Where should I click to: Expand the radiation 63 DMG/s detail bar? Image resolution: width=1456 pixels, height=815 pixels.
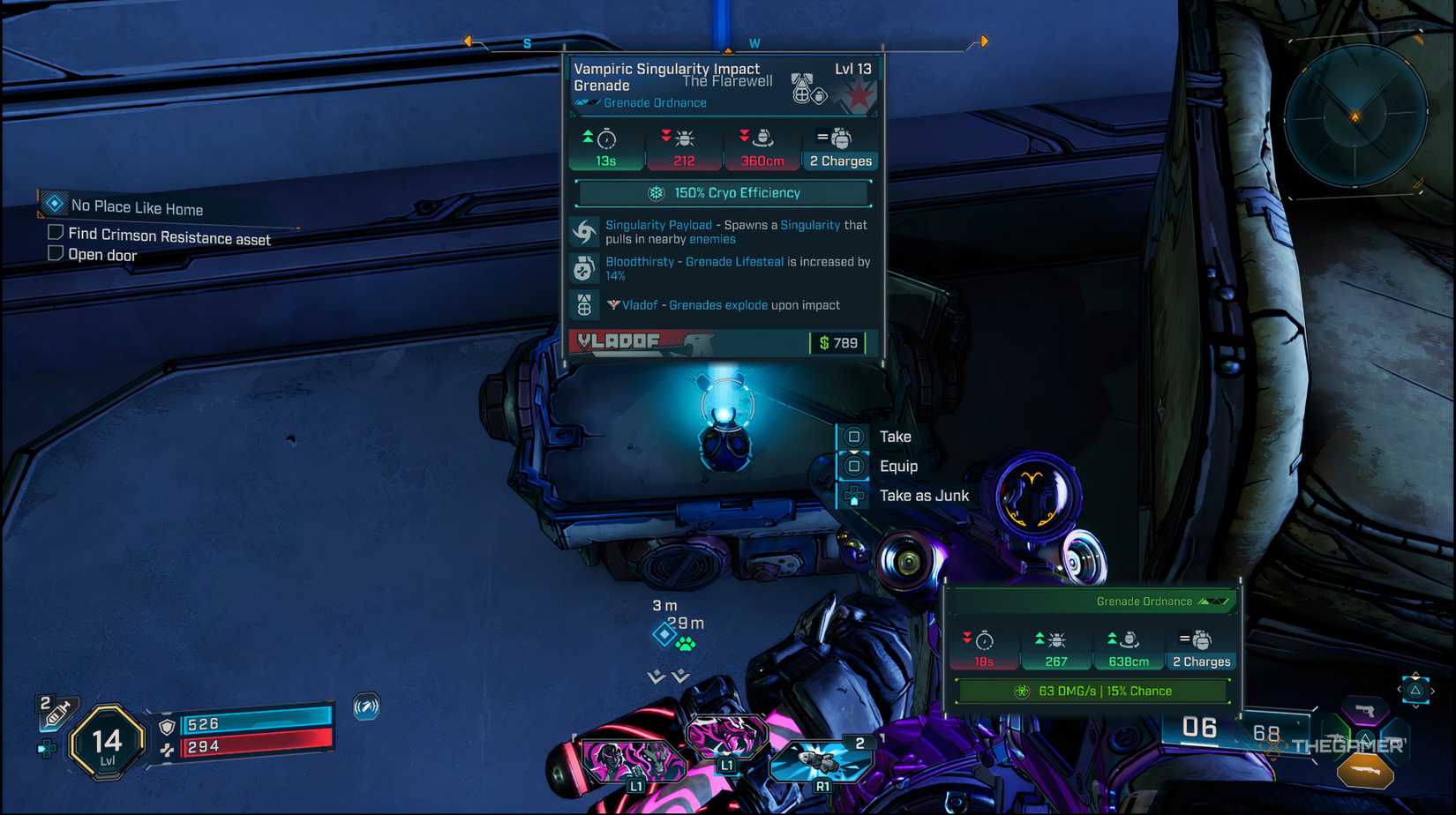pyautogui.click(x=1092, y=691)
